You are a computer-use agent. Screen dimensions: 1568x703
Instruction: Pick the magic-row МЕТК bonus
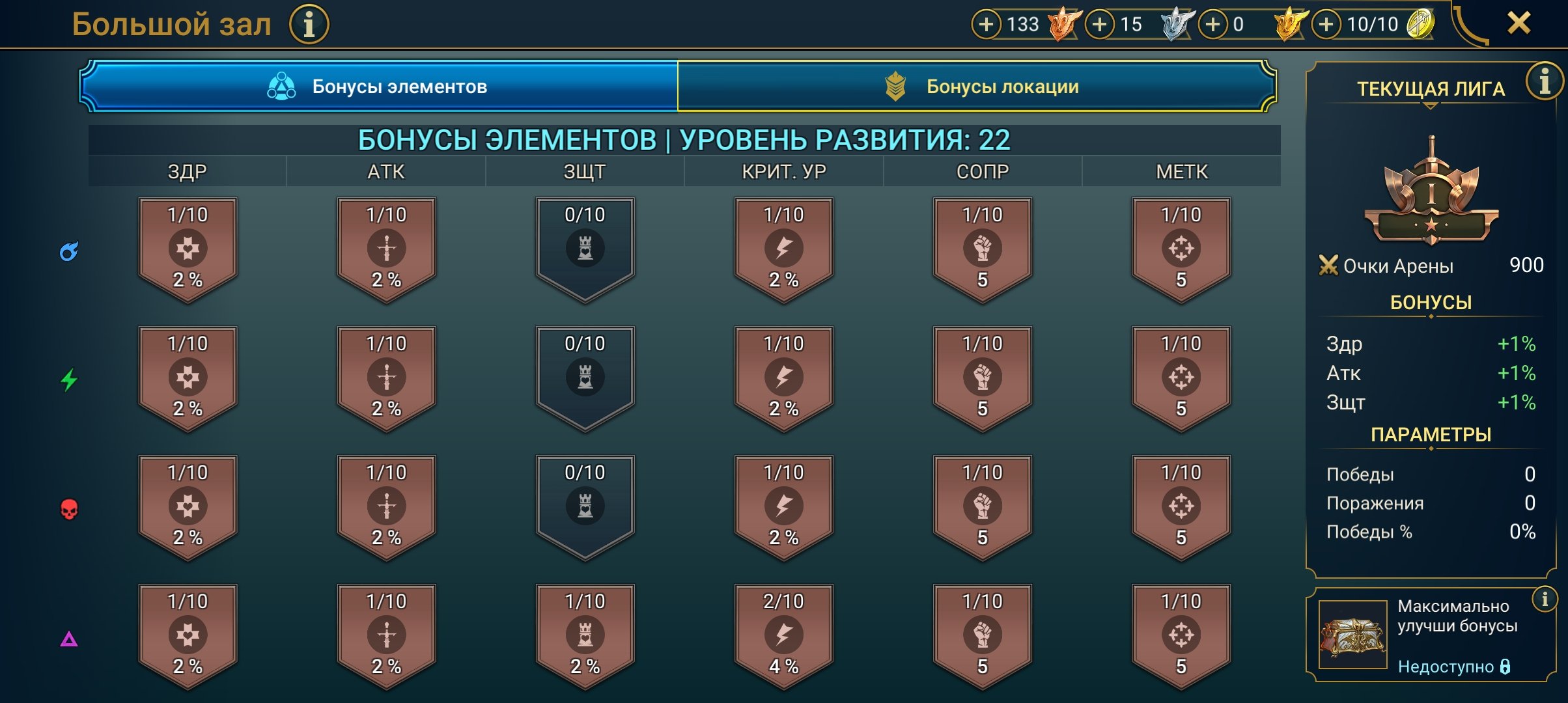coord(1181,248)
